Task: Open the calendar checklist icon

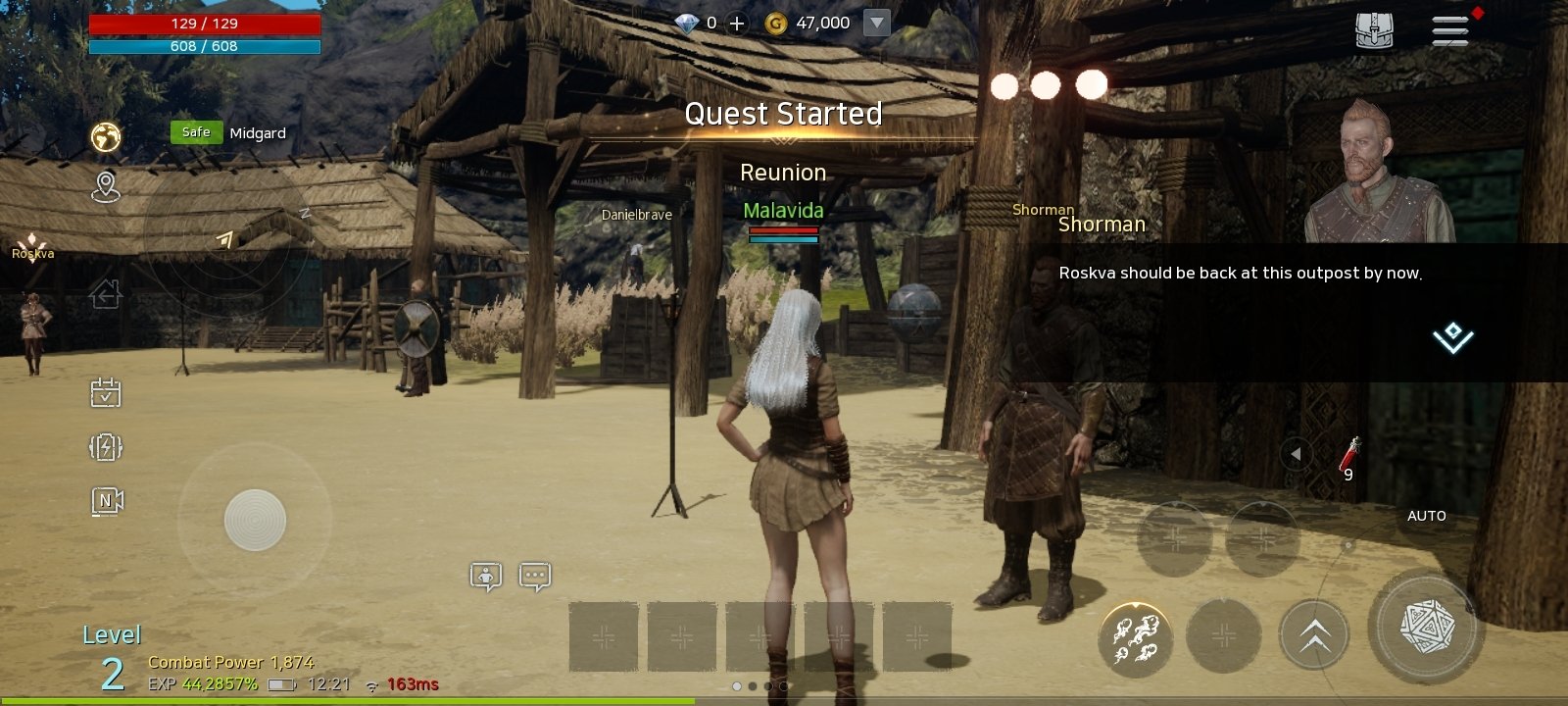Action: pyautogui.click(x=106, y=393)
